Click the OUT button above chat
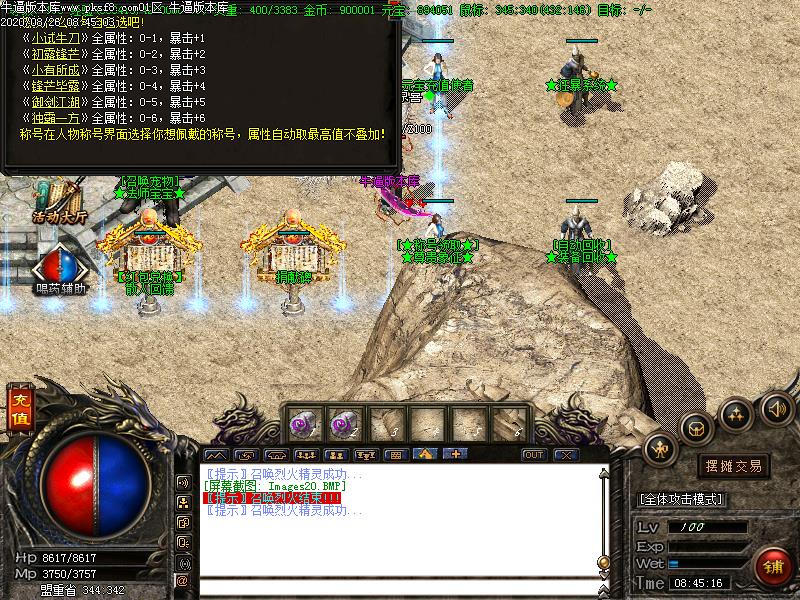 [535, 455]
